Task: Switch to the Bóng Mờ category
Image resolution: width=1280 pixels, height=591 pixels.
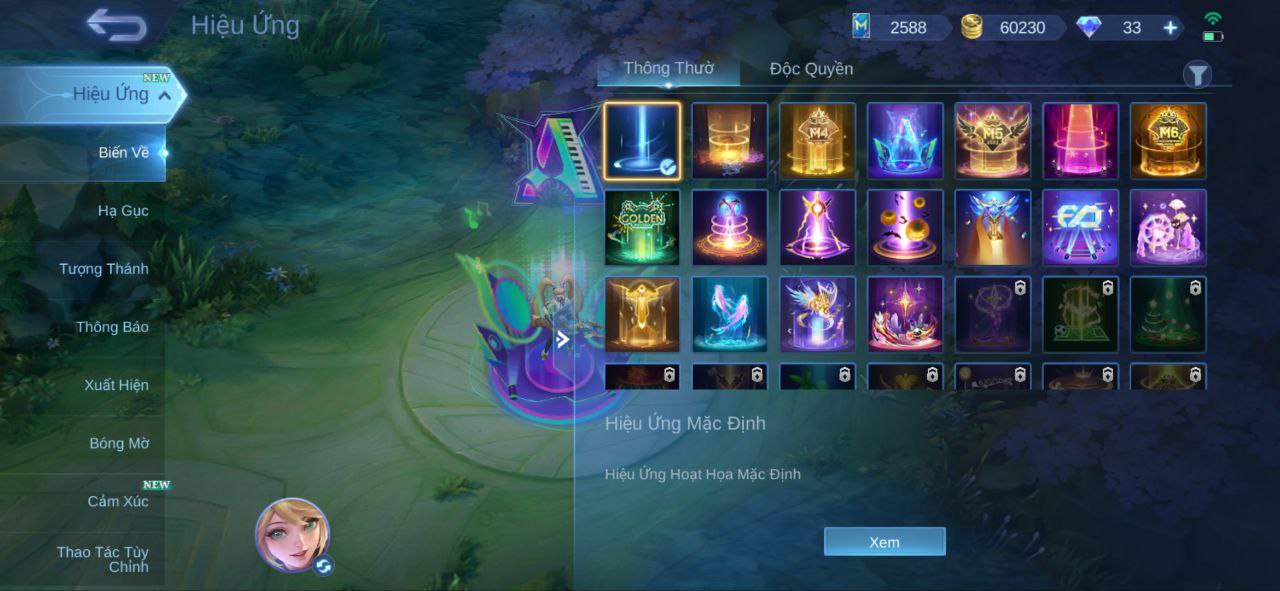Action: click(119, 443)
